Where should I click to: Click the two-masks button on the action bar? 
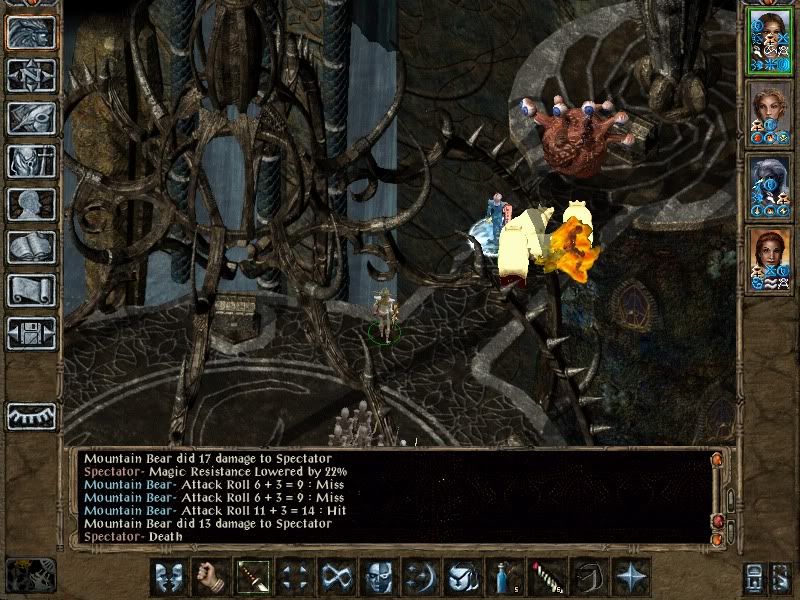[168, 577]
